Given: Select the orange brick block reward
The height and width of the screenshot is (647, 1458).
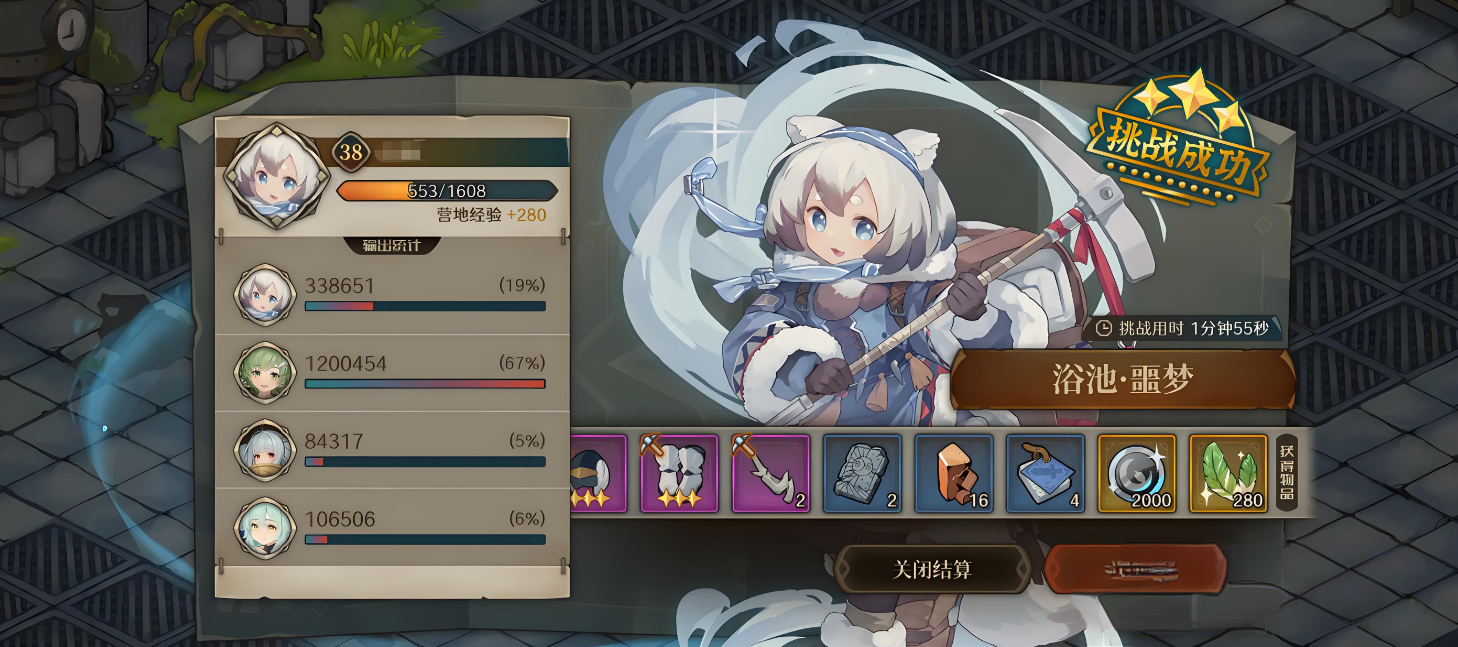Looking at the screenshot, I should click(954, 473).
